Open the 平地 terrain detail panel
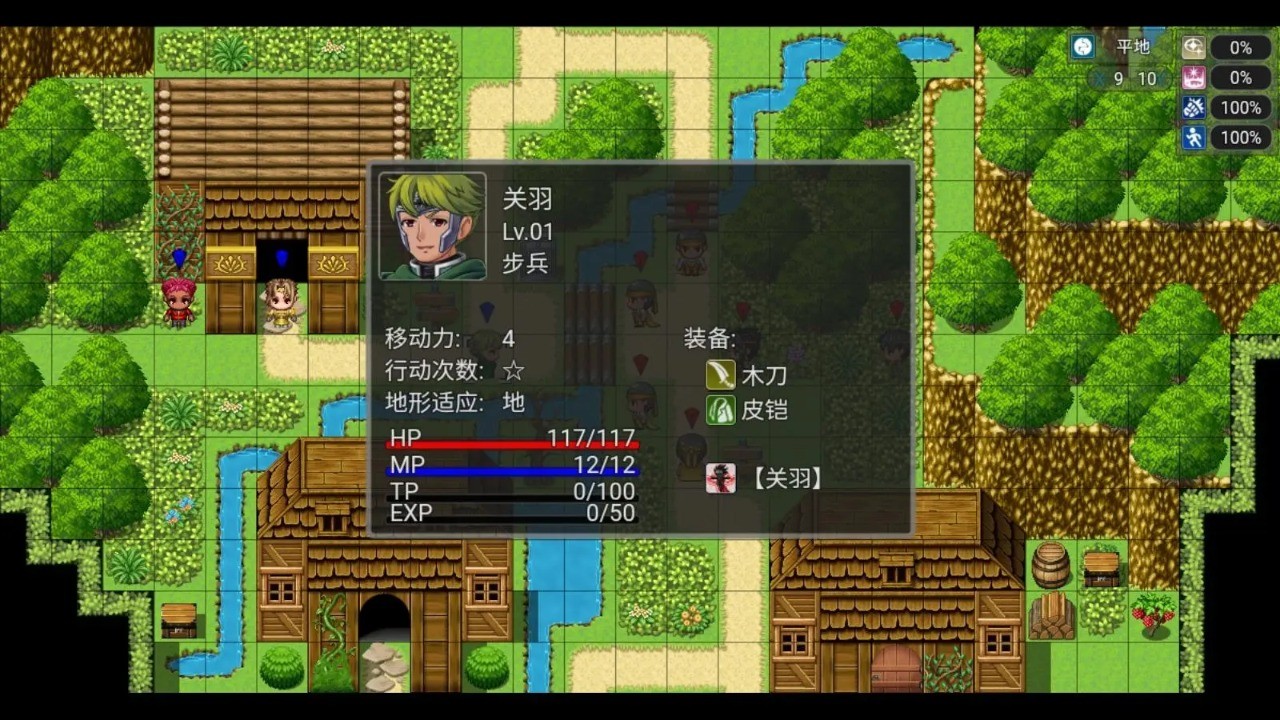 (x=1134, y=47)
